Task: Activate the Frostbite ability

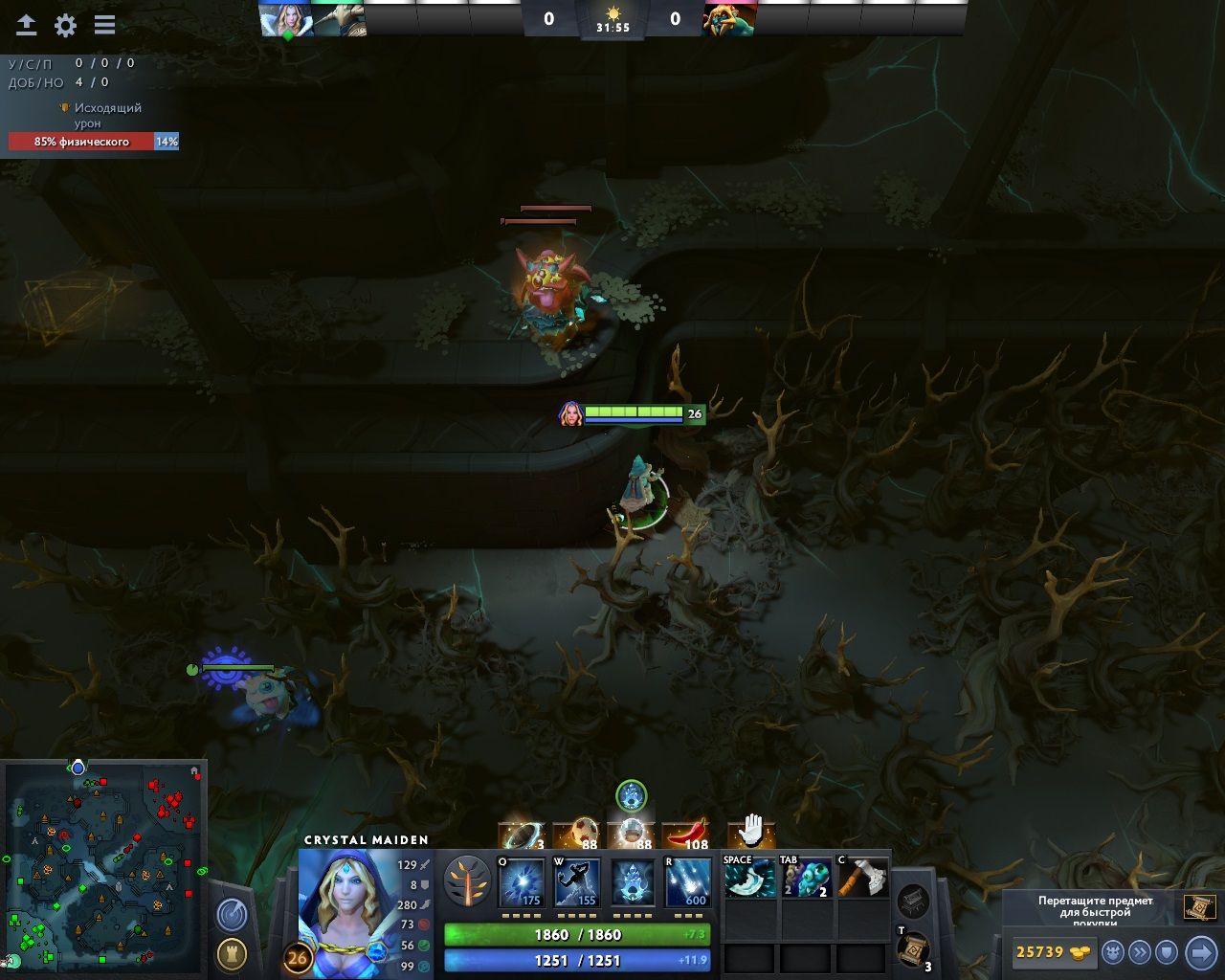Action: click(x=577, y=882)
